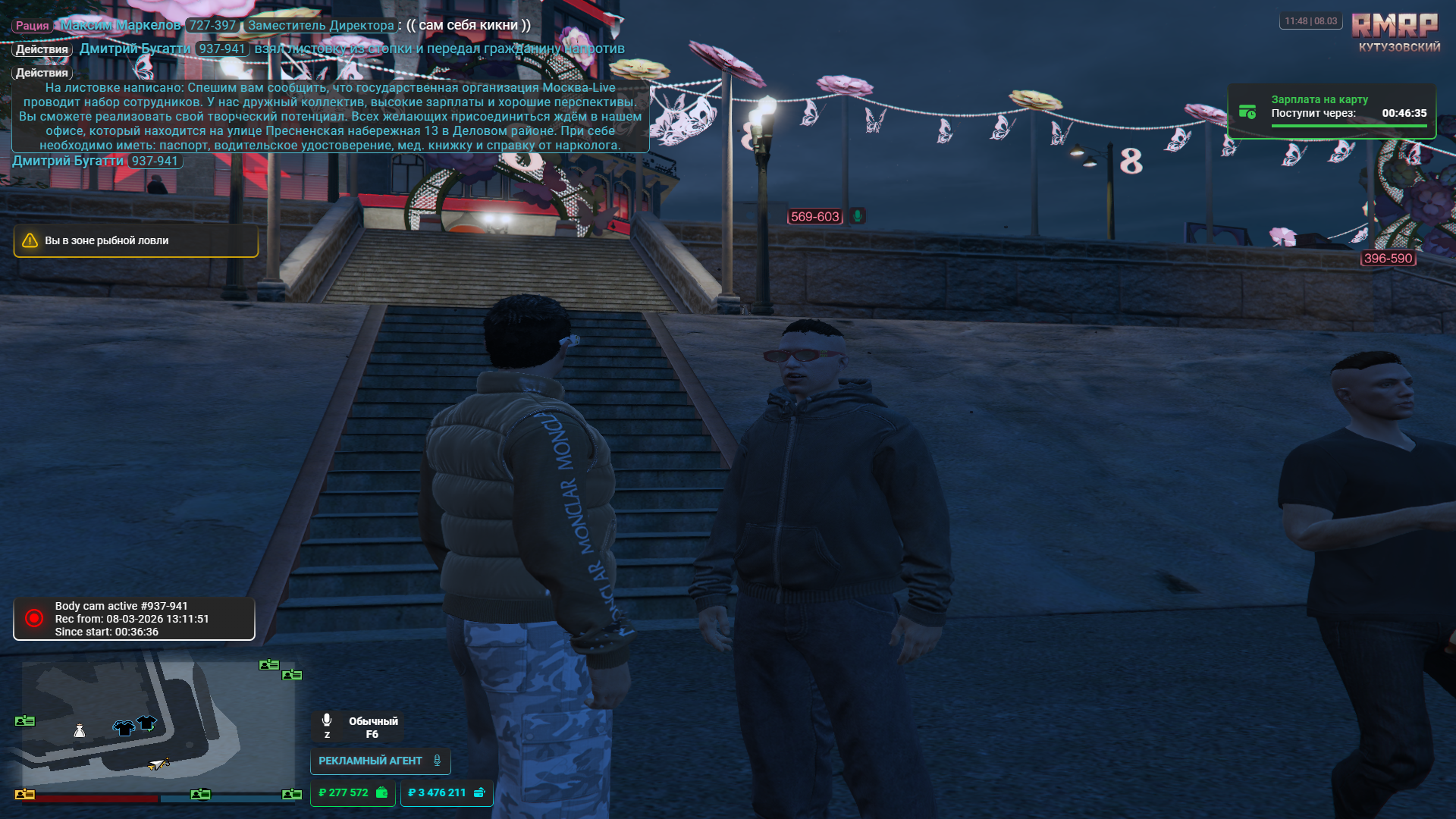Open the leaflet text message in chat
The width and height of the screenshot is (1456, 819).
click(330, 117)
